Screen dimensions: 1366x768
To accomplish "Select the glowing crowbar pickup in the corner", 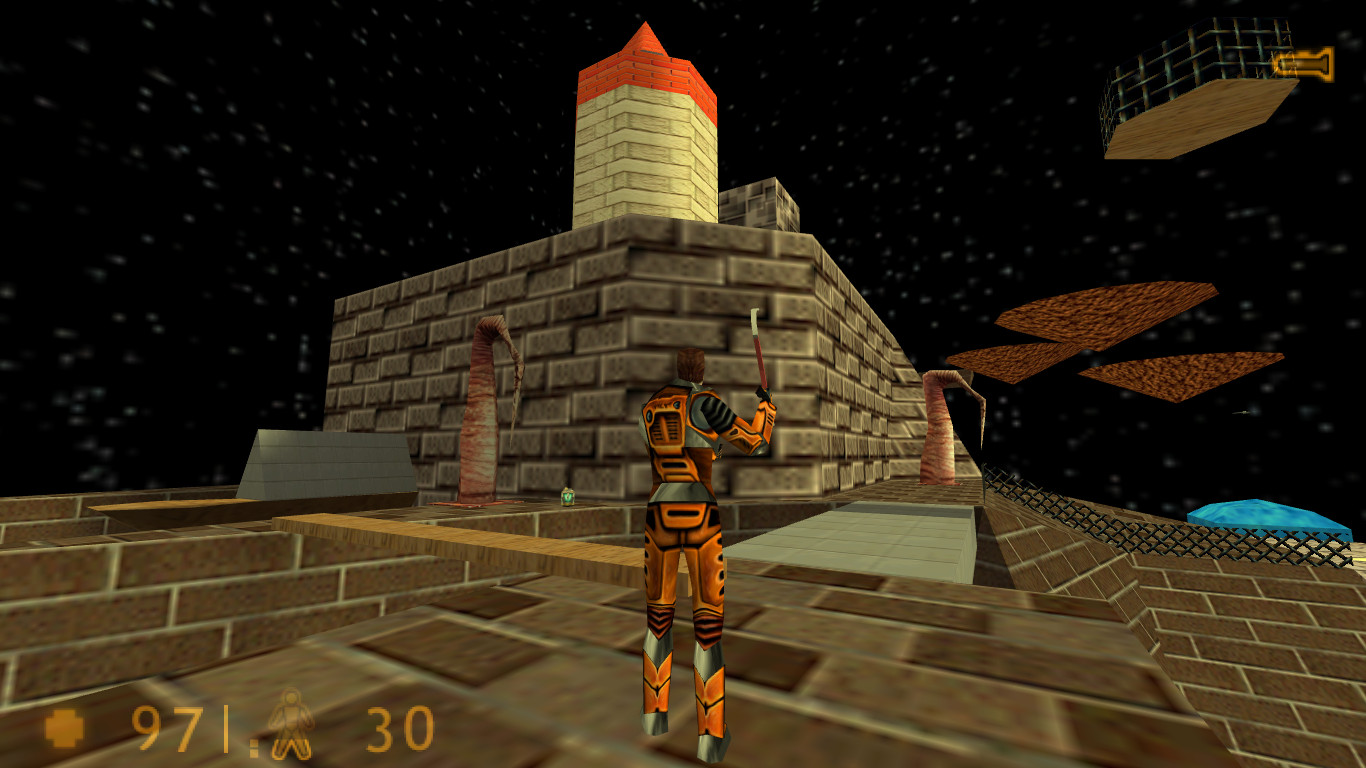I will [1303, 62].
